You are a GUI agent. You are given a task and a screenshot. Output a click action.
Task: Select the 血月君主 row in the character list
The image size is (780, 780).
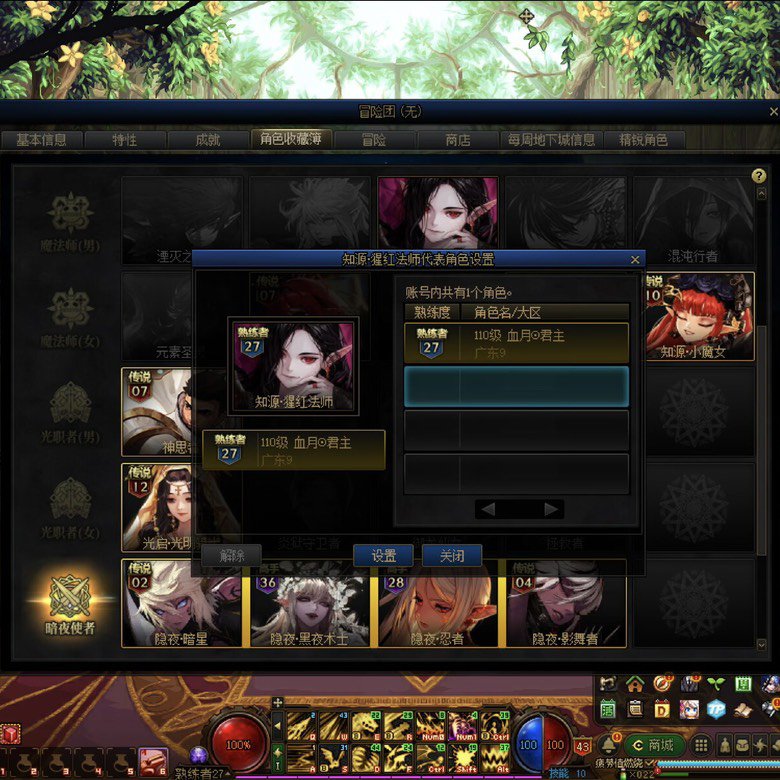(x=516, y=342)
